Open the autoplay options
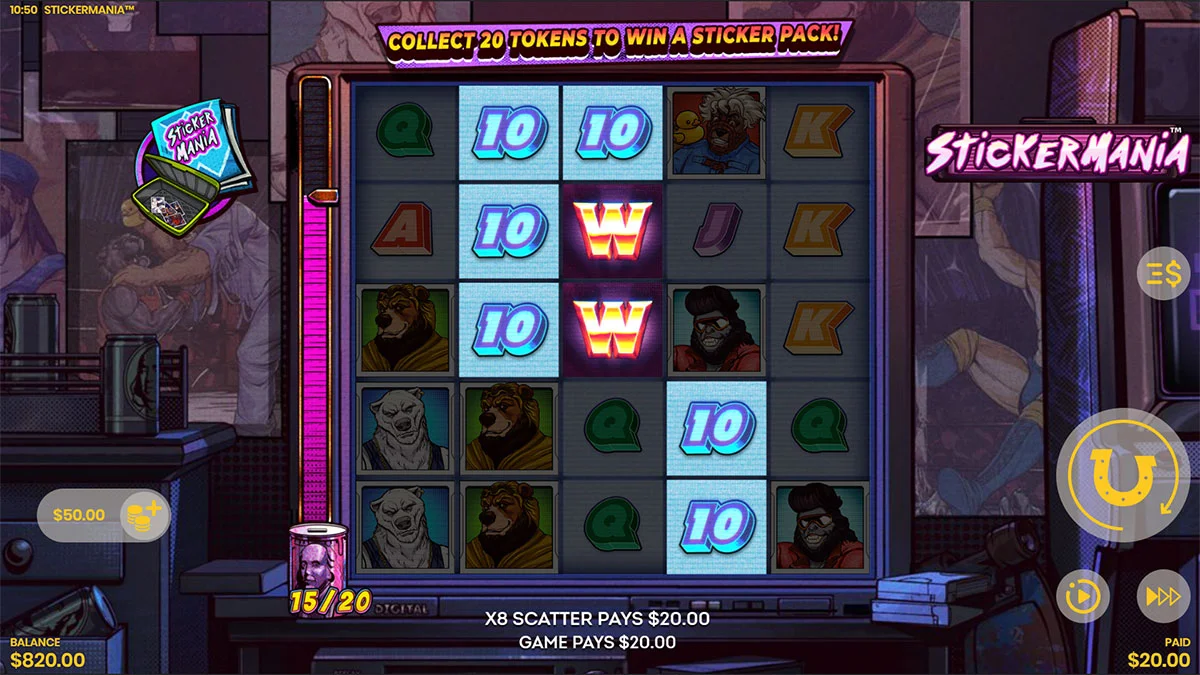 (x=1084, y=597)
